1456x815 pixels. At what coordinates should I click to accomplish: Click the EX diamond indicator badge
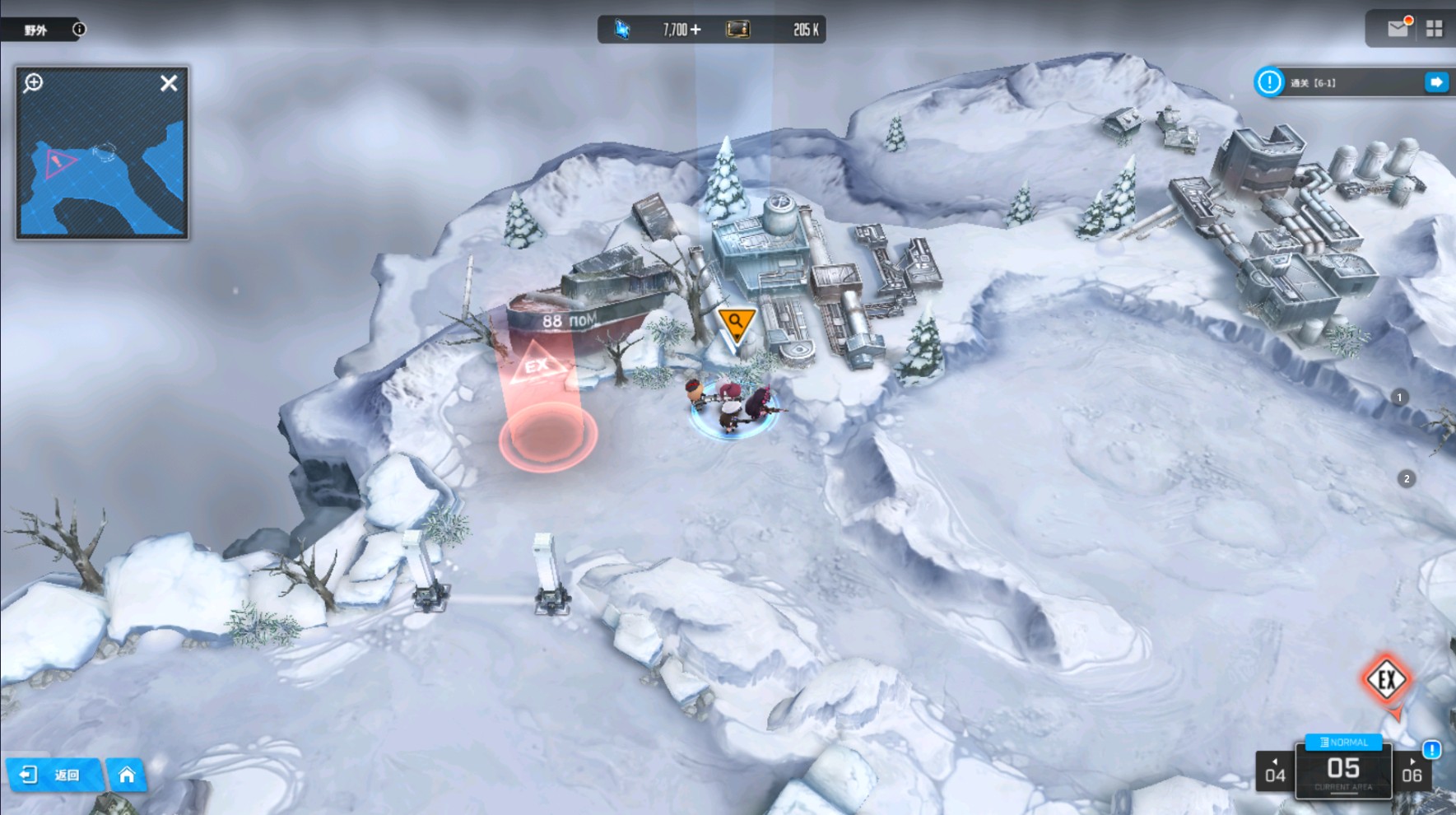(1387, 680)
